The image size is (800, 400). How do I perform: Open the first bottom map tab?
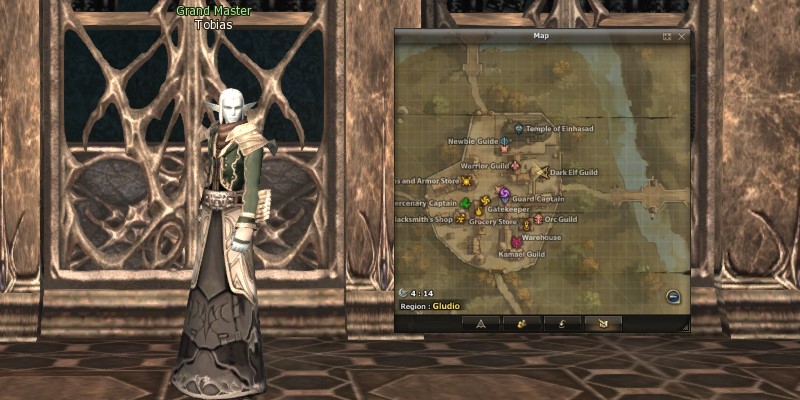click(481, 323)
